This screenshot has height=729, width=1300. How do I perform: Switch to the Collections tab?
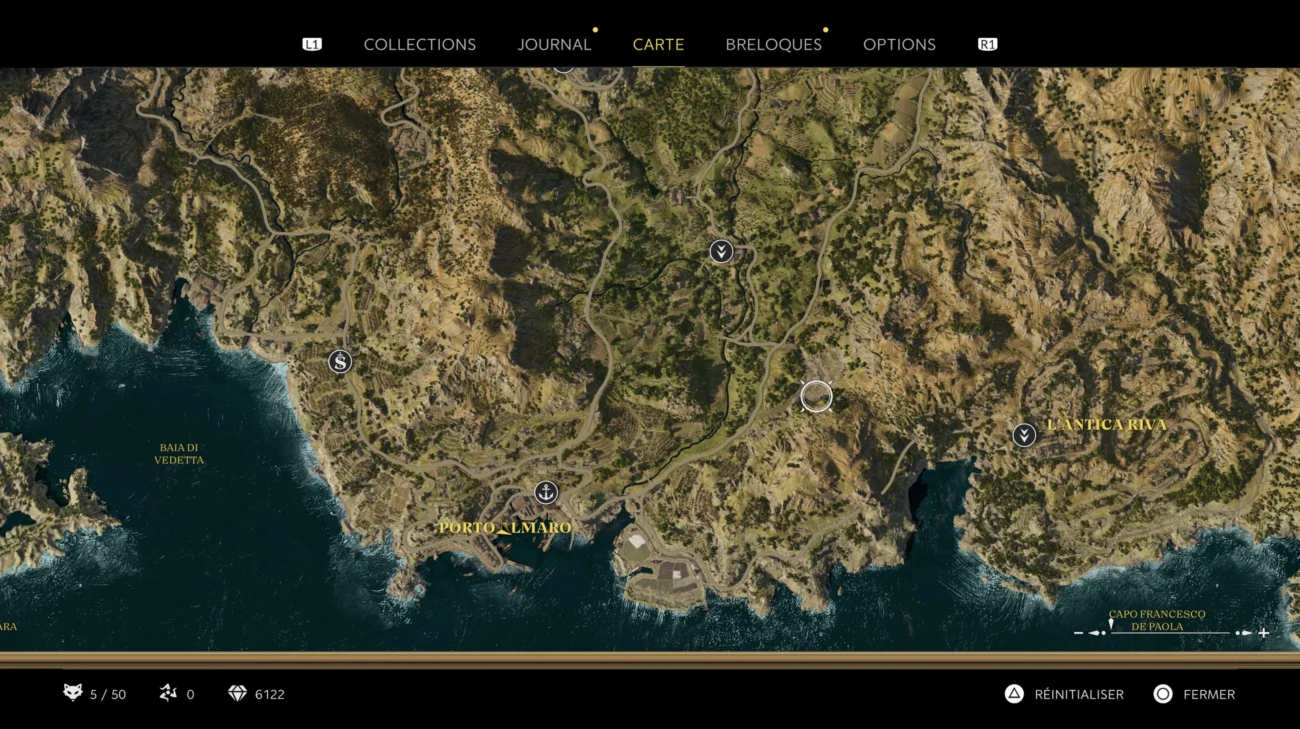(419, 45)
